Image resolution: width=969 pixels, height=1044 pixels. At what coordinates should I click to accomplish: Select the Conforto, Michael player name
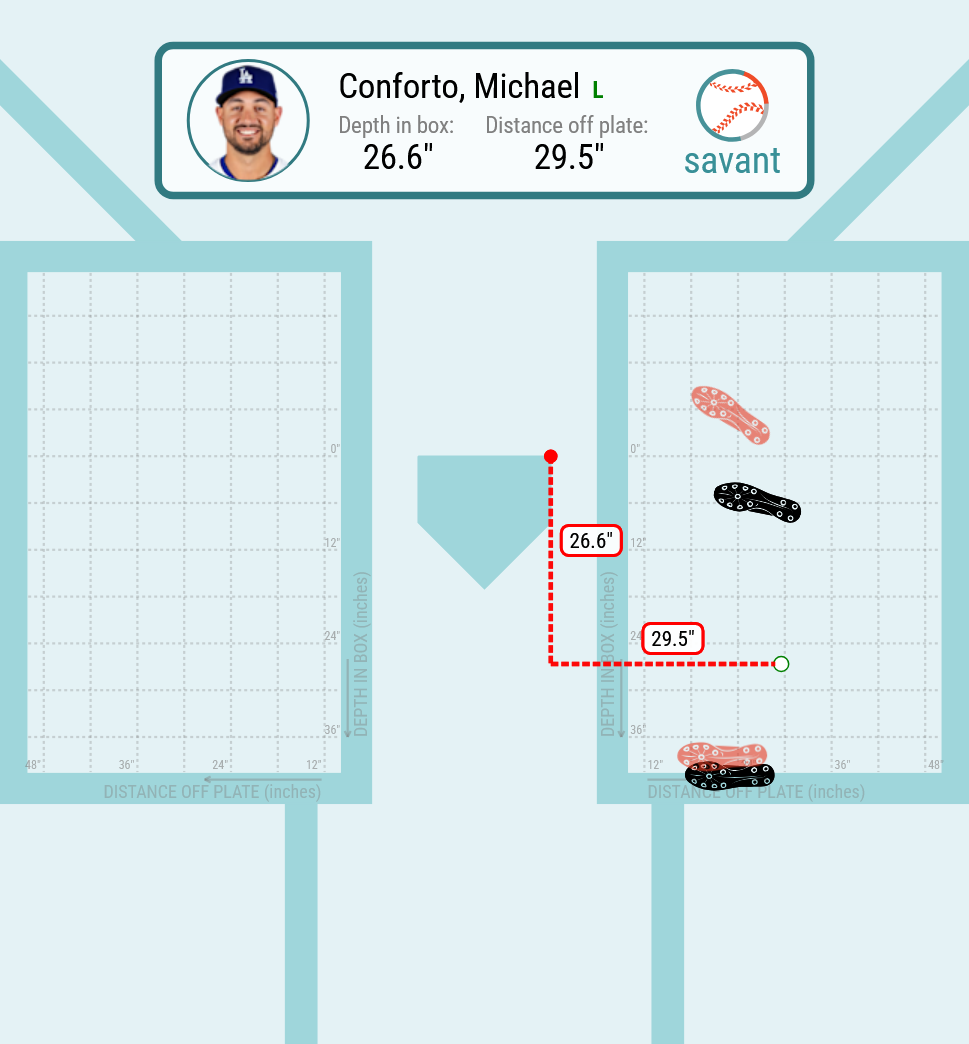click(x=459, y=87)
